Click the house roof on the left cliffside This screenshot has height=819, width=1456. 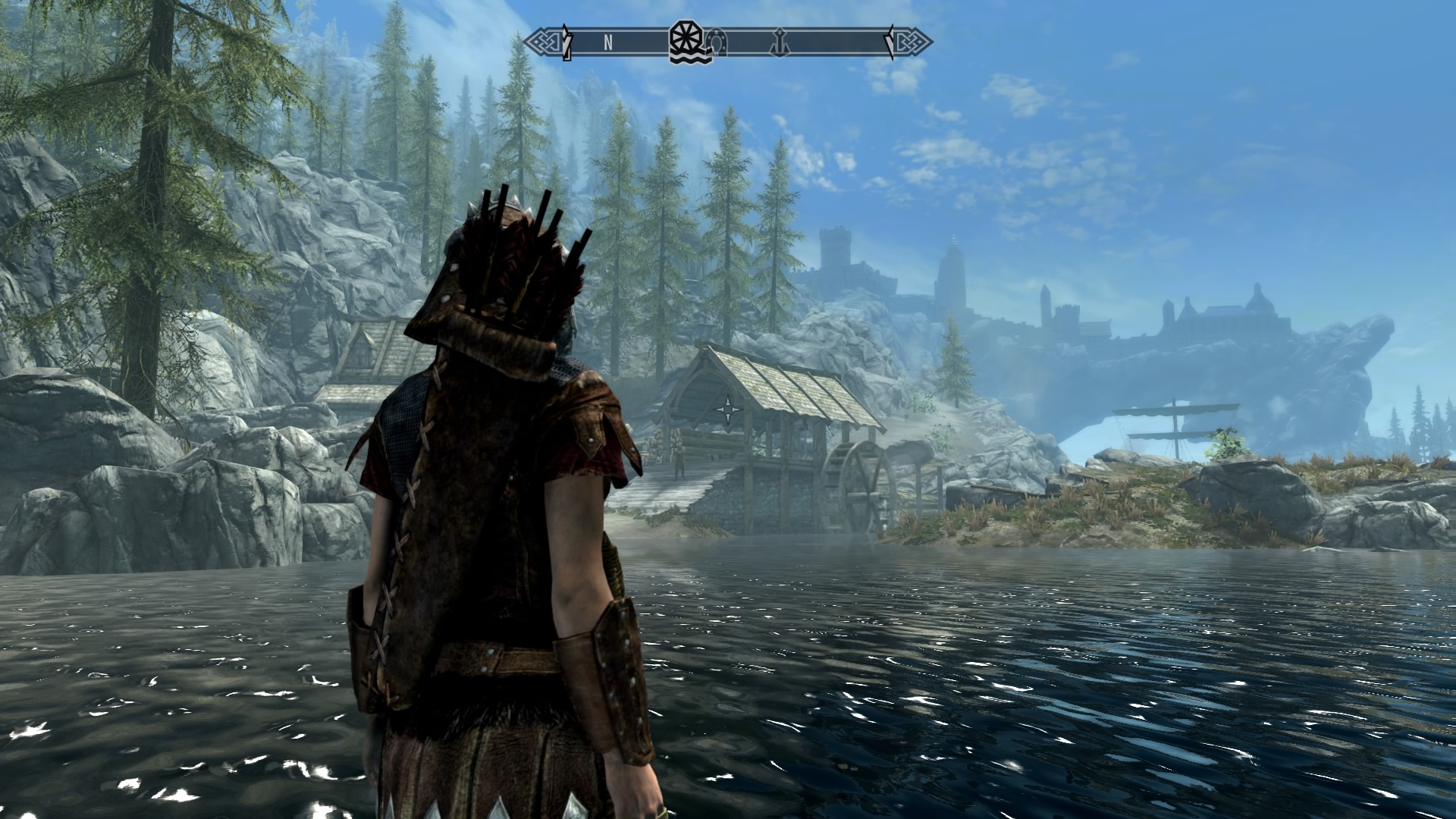click(x=372, y=349)
